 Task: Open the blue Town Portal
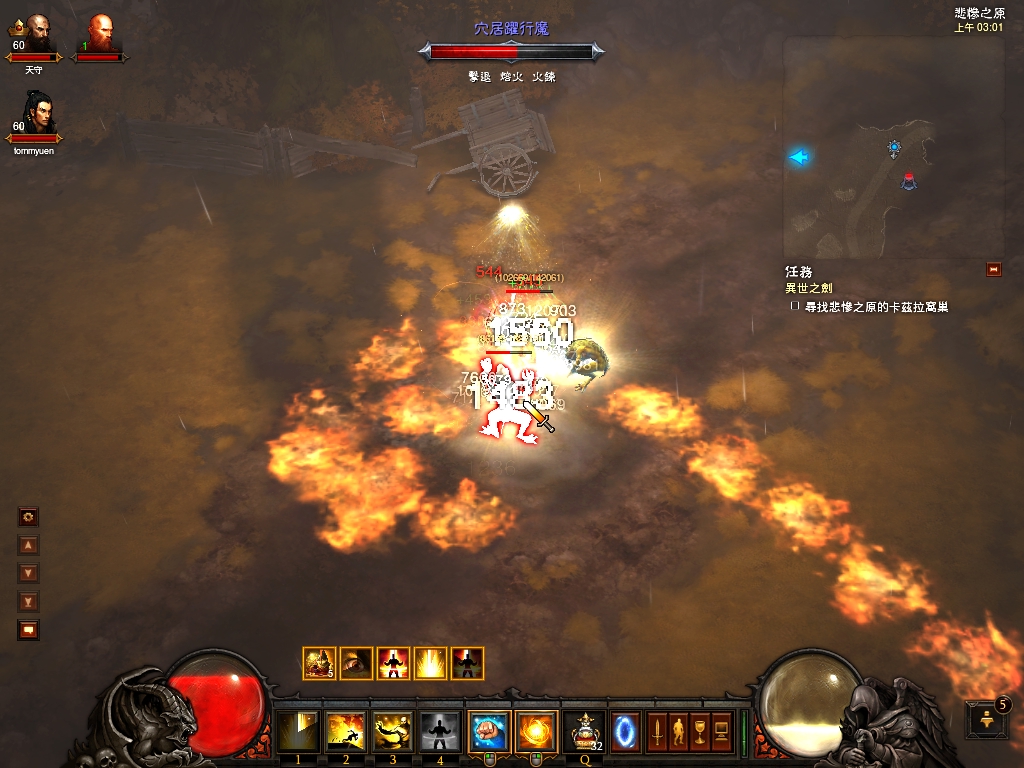[626, 731]
